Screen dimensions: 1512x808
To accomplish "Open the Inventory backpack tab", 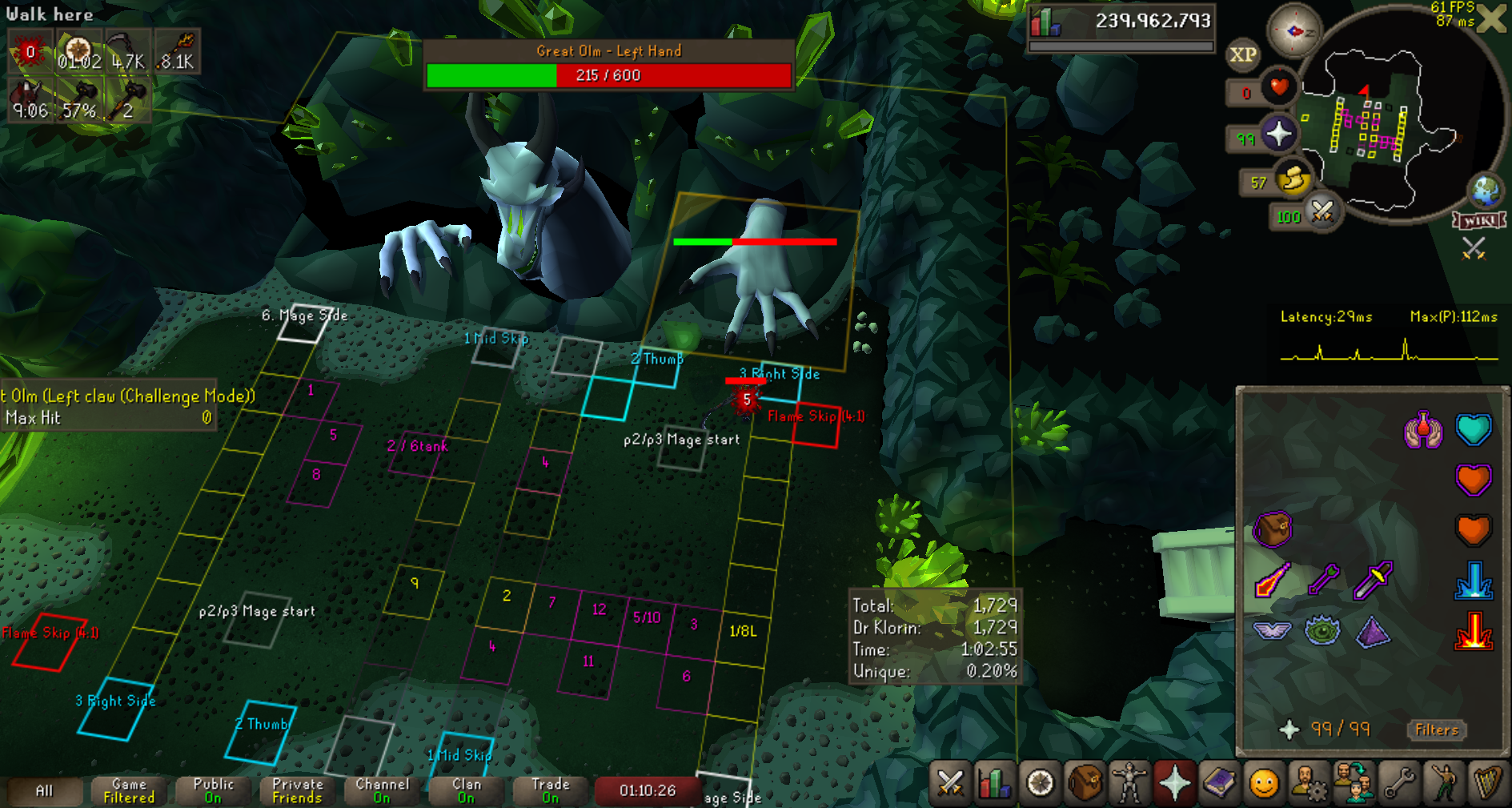I will coord(1085,782).
